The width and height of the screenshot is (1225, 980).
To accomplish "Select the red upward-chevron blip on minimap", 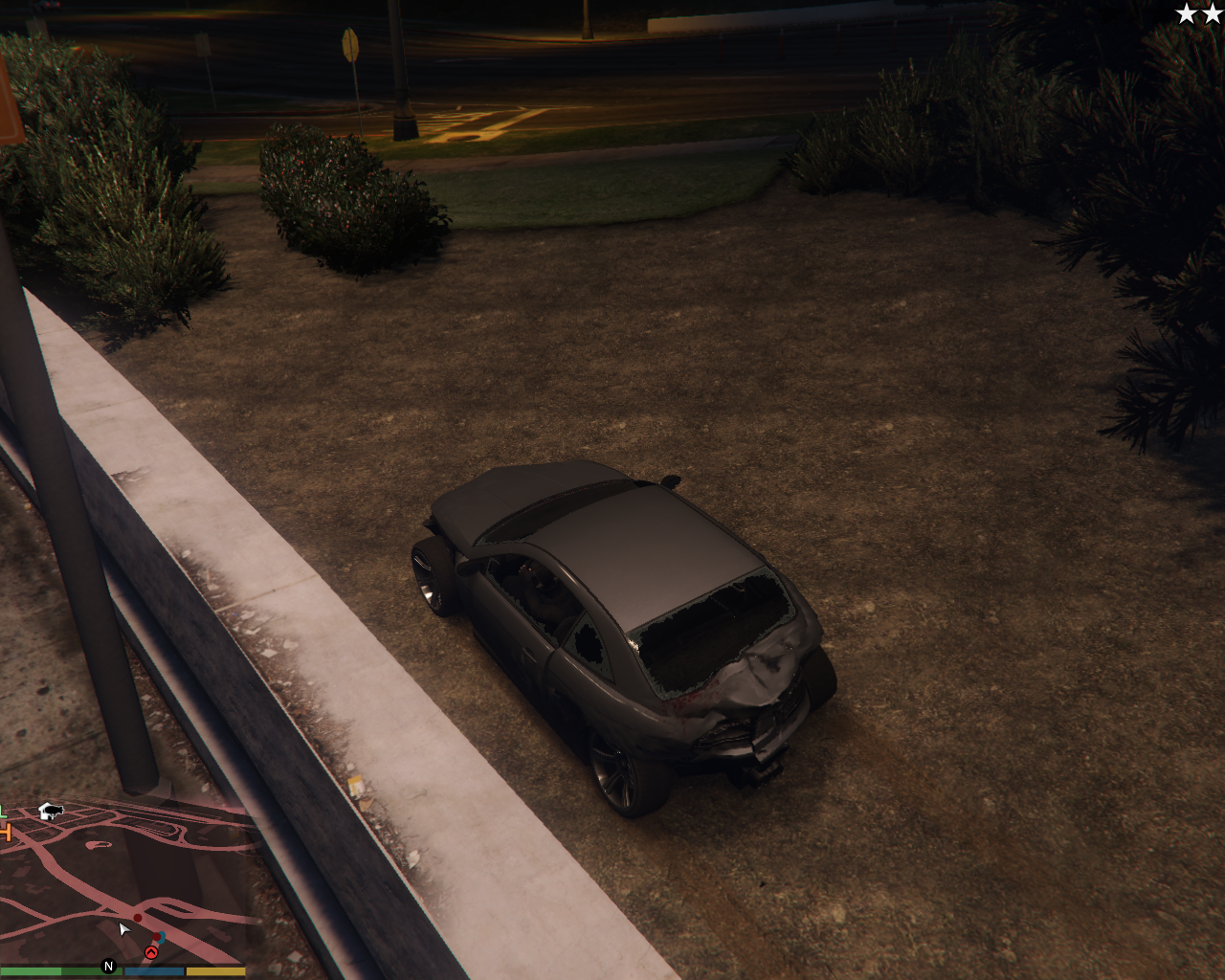I will 150,952.
